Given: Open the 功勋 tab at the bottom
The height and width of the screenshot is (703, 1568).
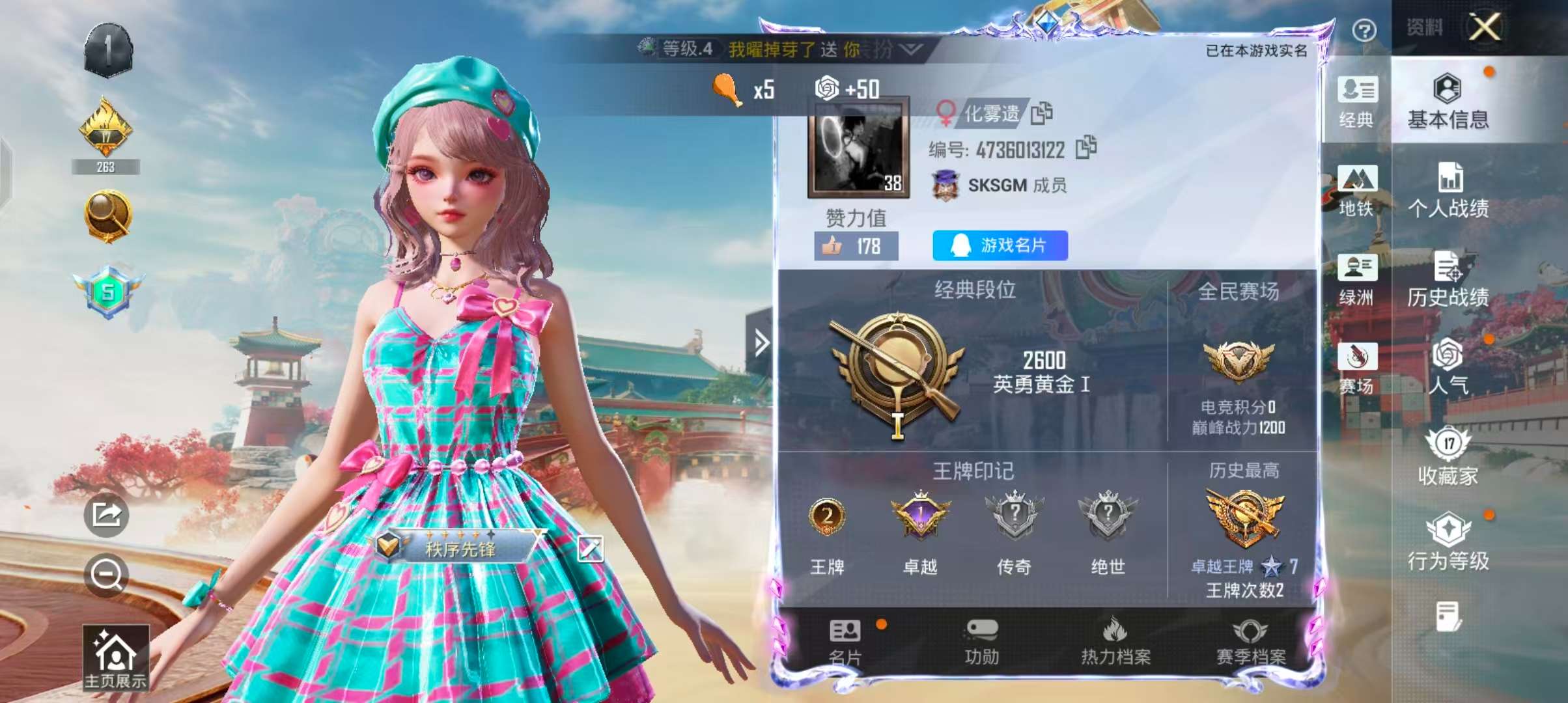Looking at the screenshot, I should coord(983,641).
